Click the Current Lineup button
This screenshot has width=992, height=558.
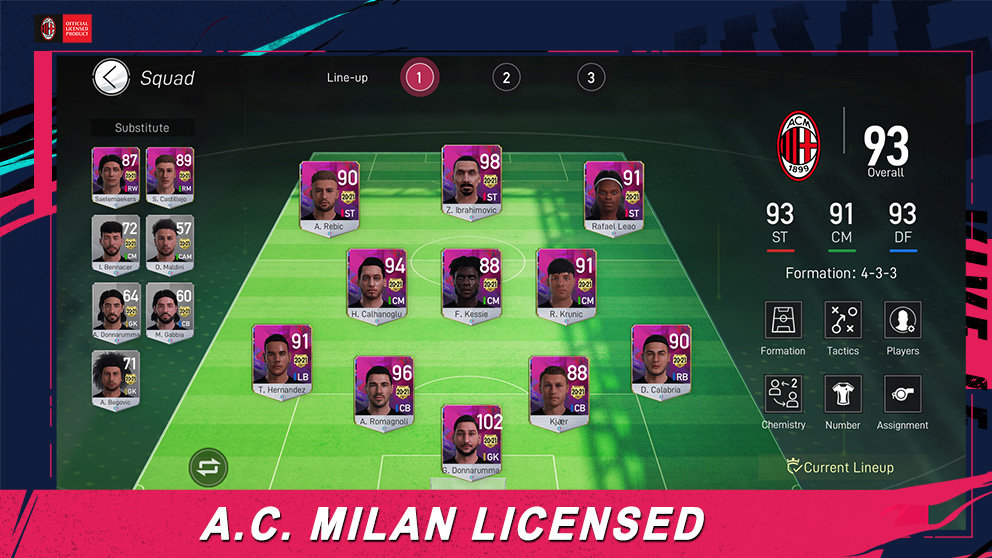pyautogui.click(x=840, y=467)
